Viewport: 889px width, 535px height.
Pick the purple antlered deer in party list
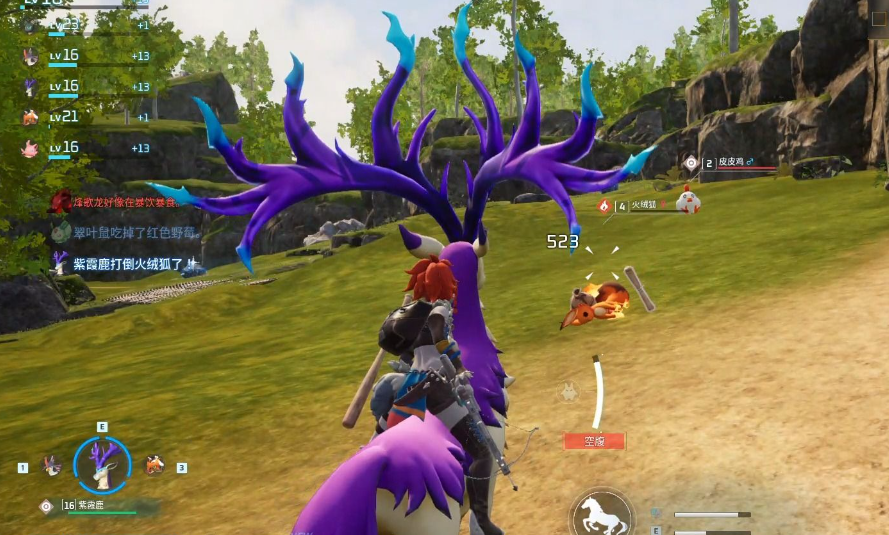click(x=30, y=87)
